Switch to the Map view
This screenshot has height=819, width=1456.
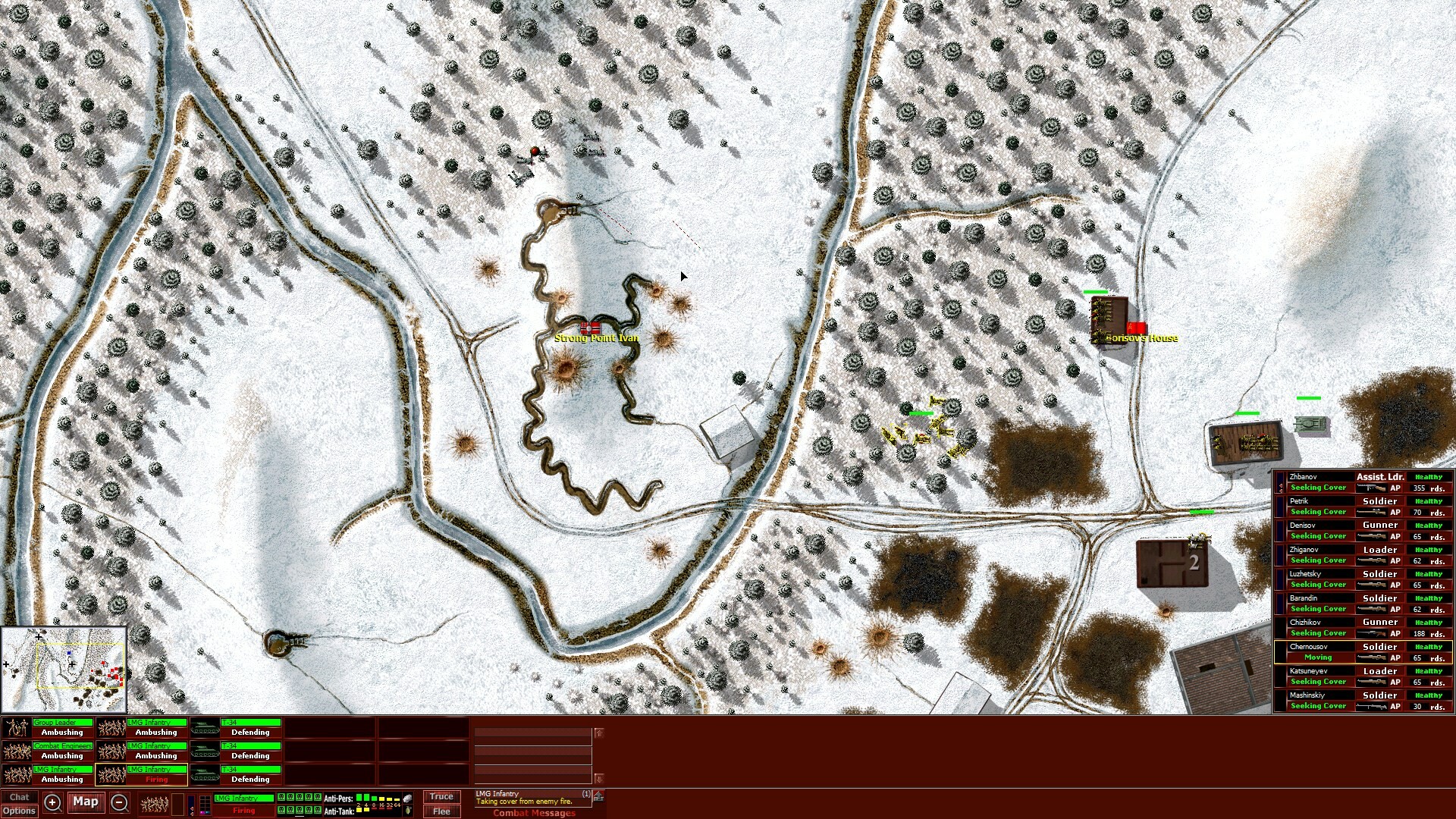point(85,802)
